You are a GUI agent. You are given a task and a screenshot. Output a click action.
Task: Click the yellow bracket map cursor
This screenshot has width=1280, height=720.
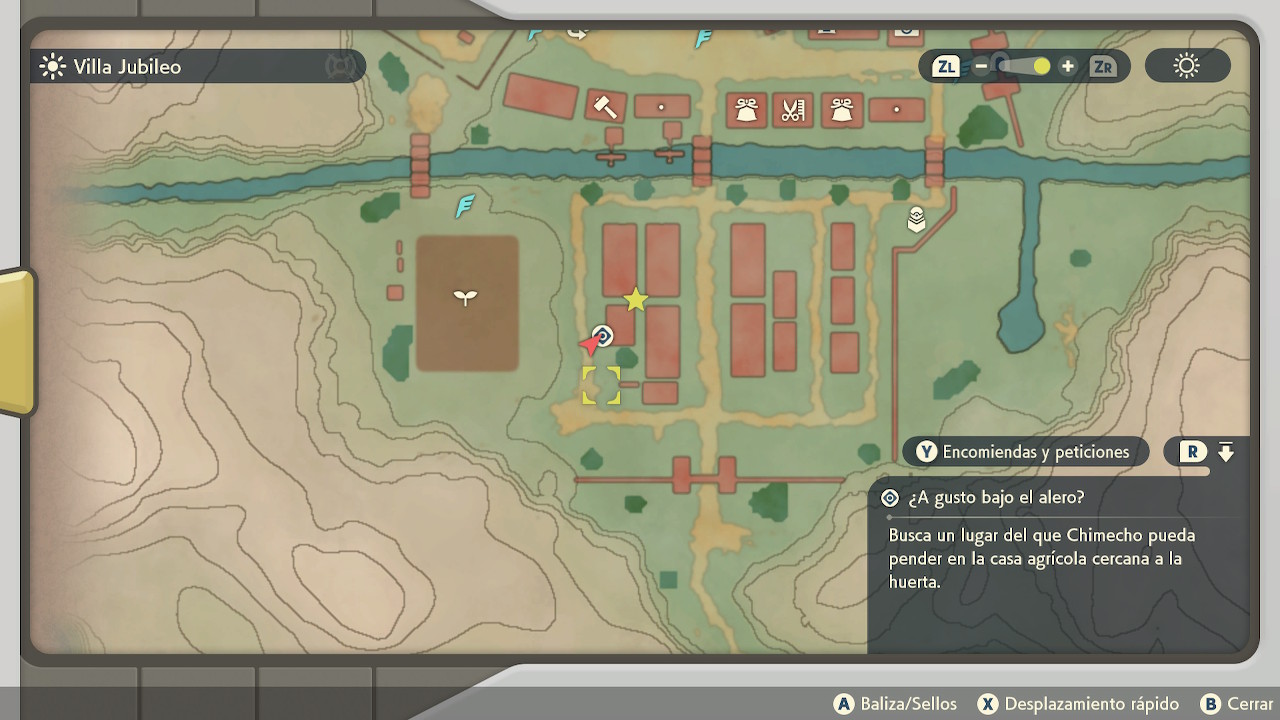point(601,386)
